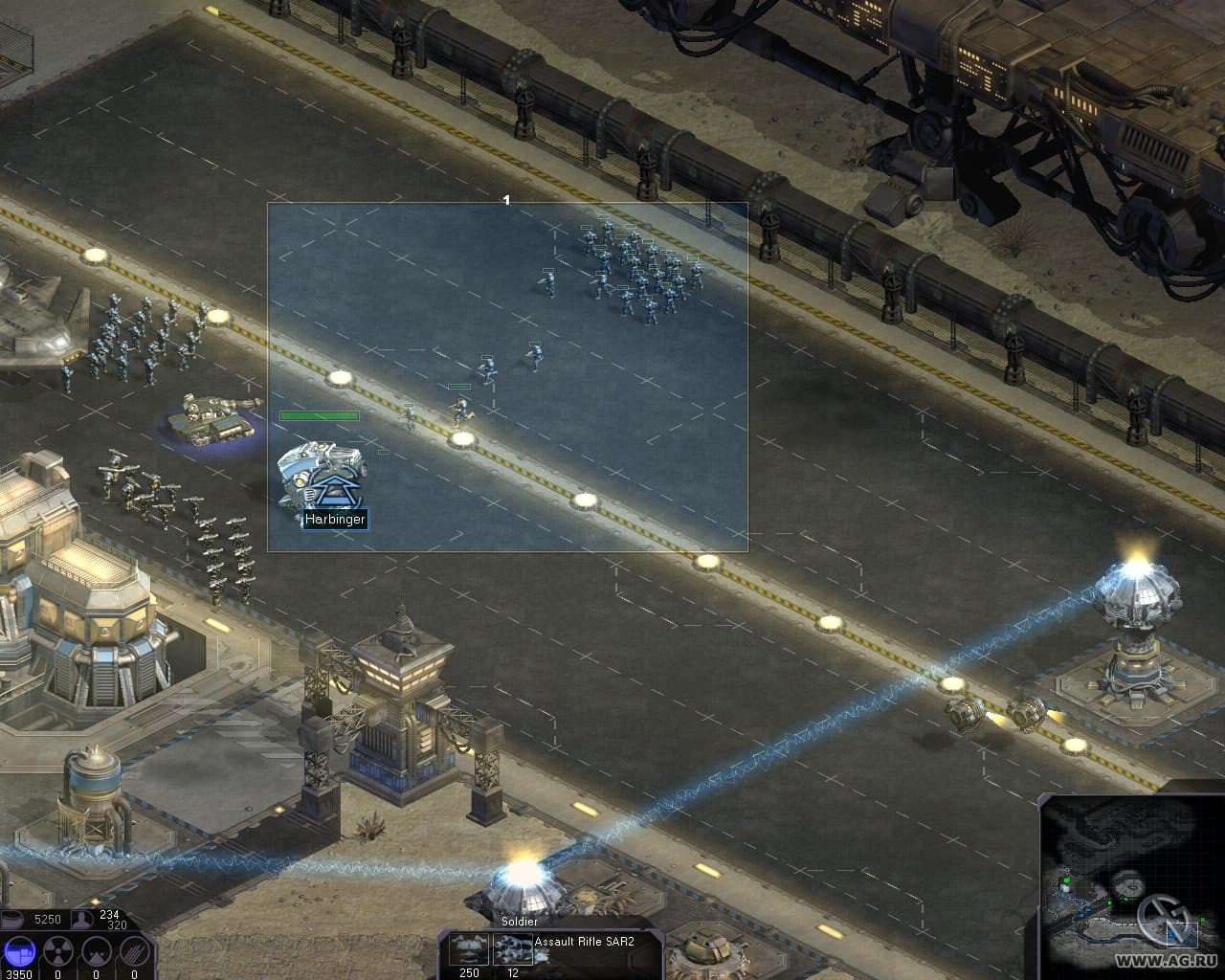The height and width of the screenshot is (980, 1225).
Task: Click the radiation symbol resource icon
Action: click(58, 951)
